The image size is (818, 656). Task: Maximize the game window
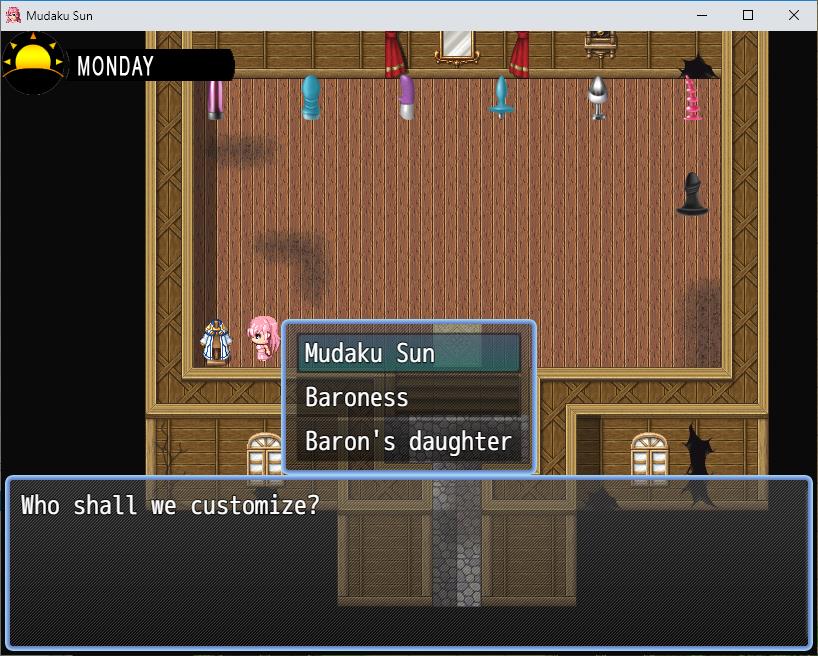748,15
